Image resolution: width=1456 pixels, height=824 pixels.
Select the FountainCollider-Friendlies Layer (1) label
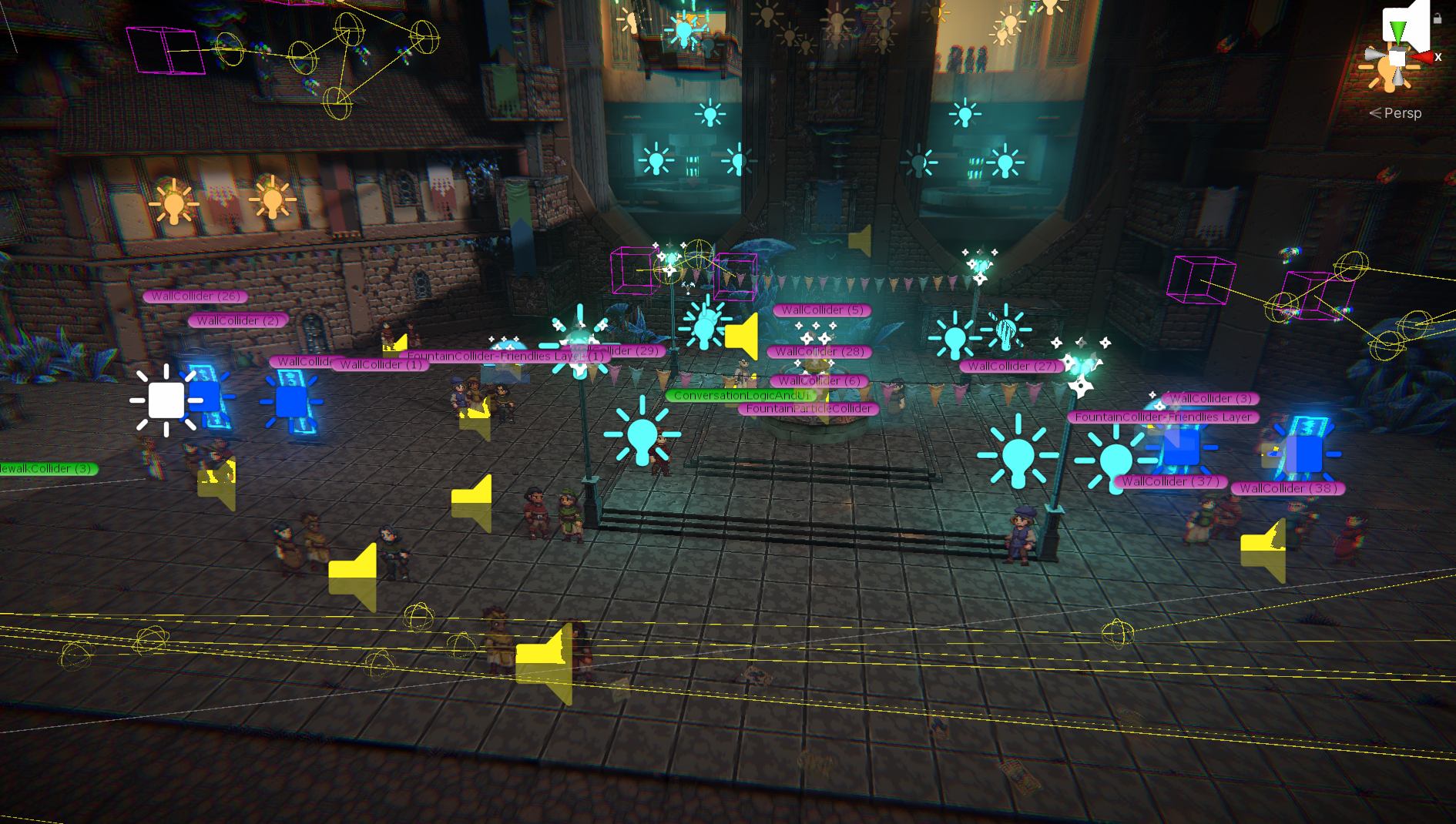pos(493,357)
